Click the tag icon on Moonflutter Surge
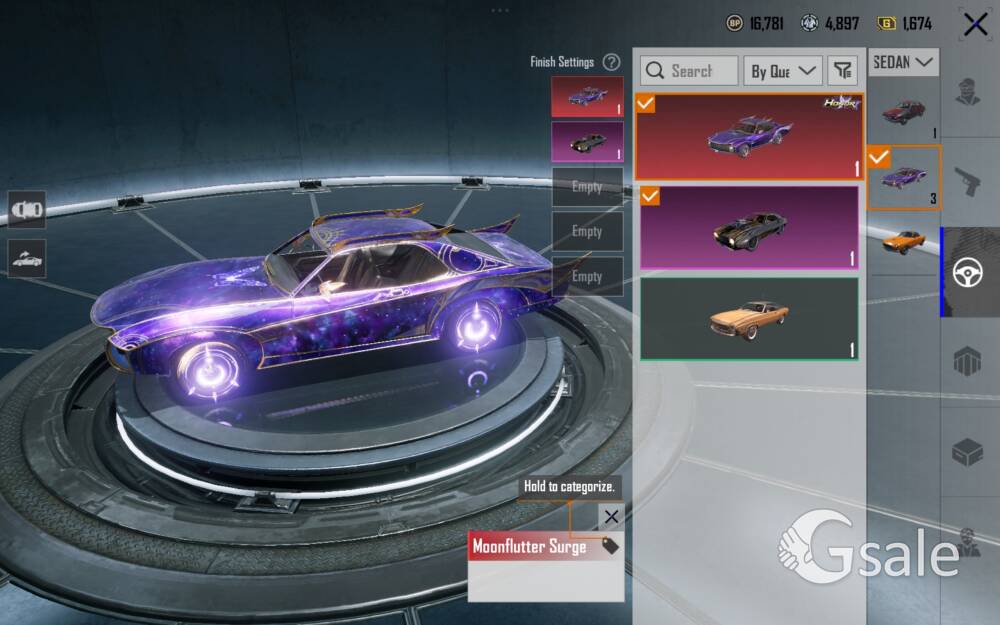1000x625 pixels. click(x=610, y=546)
